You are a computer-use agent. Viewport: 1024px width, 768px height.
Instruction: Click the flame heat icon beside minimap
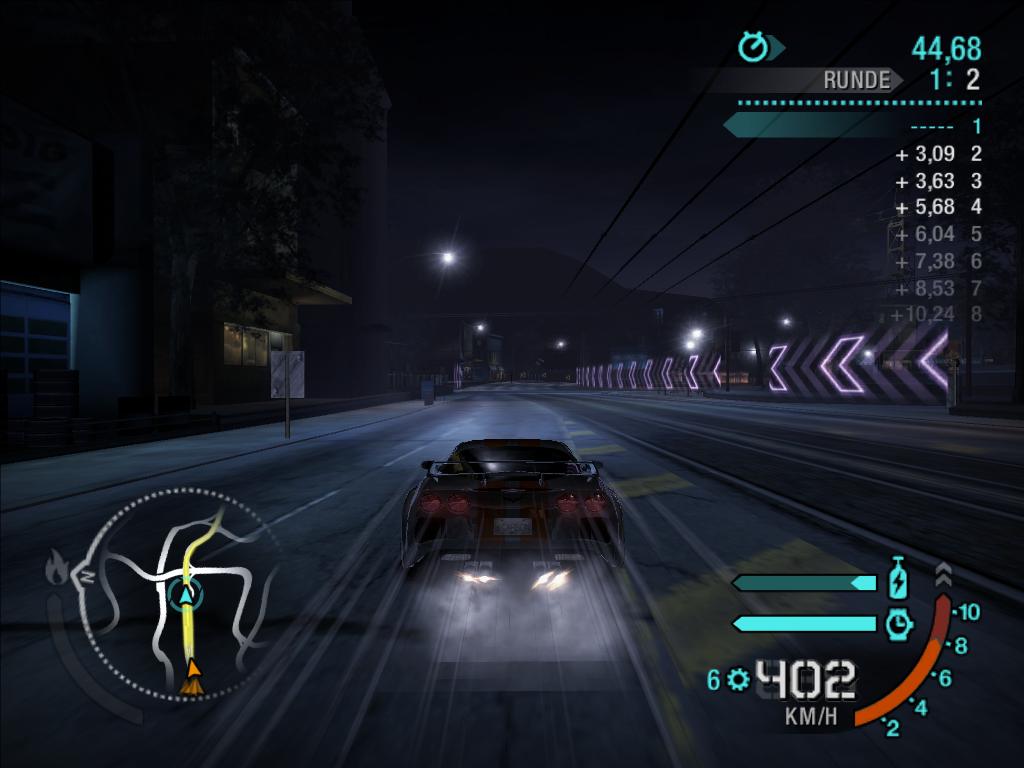point(57,570)
